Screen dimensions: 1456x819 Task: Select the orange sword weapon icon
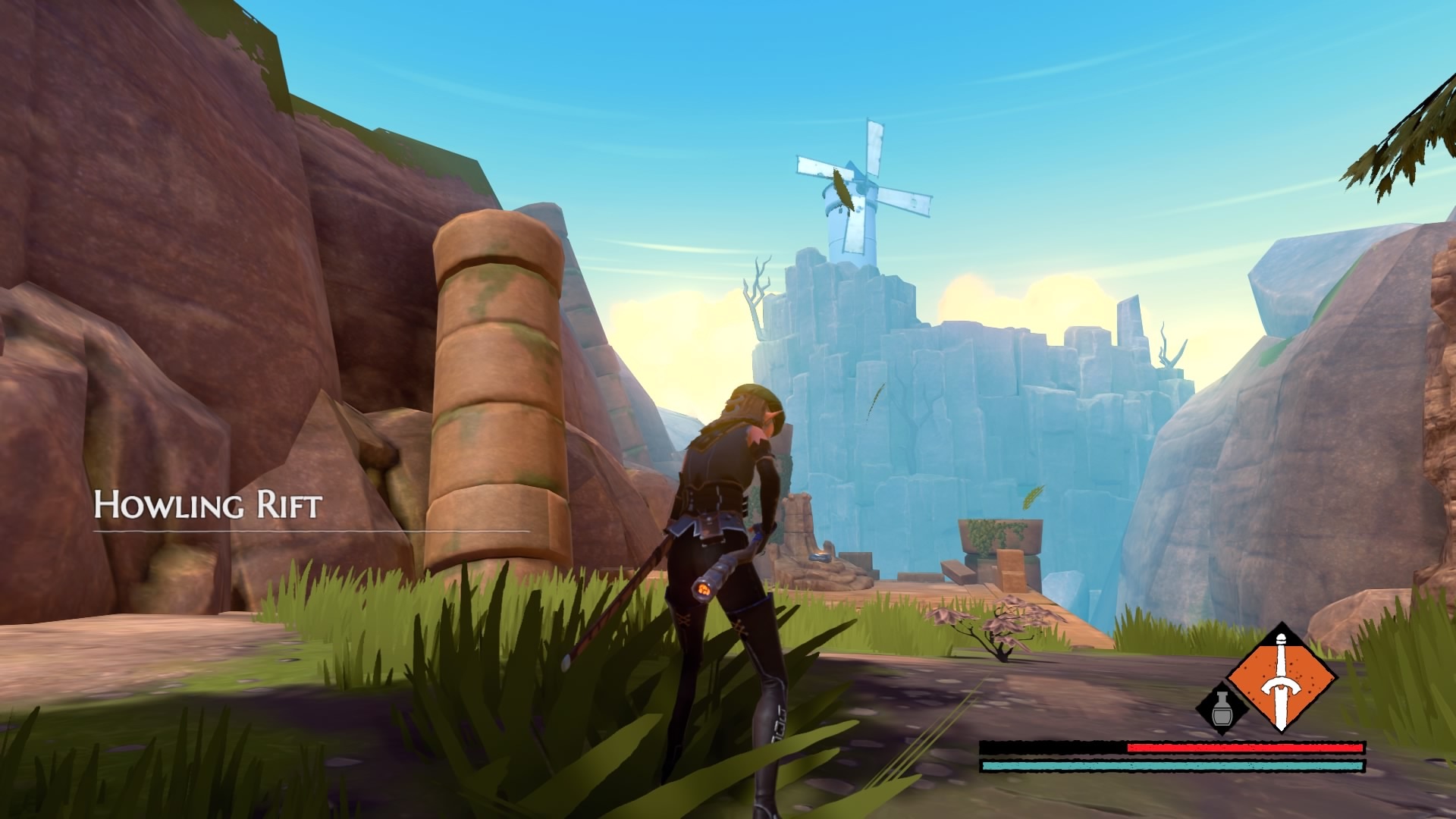[1281, 678]
